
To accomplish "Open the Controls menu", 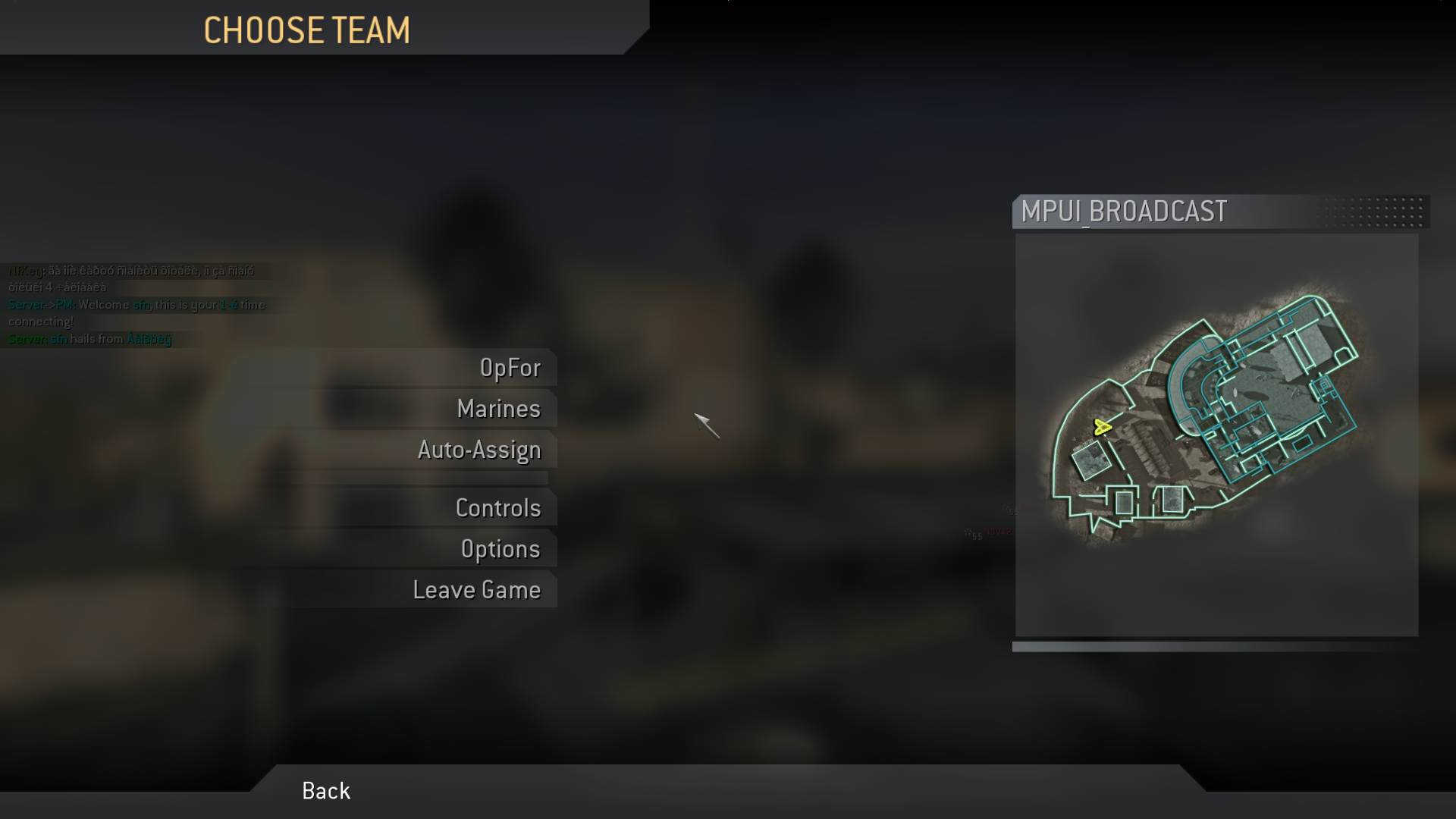I will pyautogui.click(x=498, y=508).
